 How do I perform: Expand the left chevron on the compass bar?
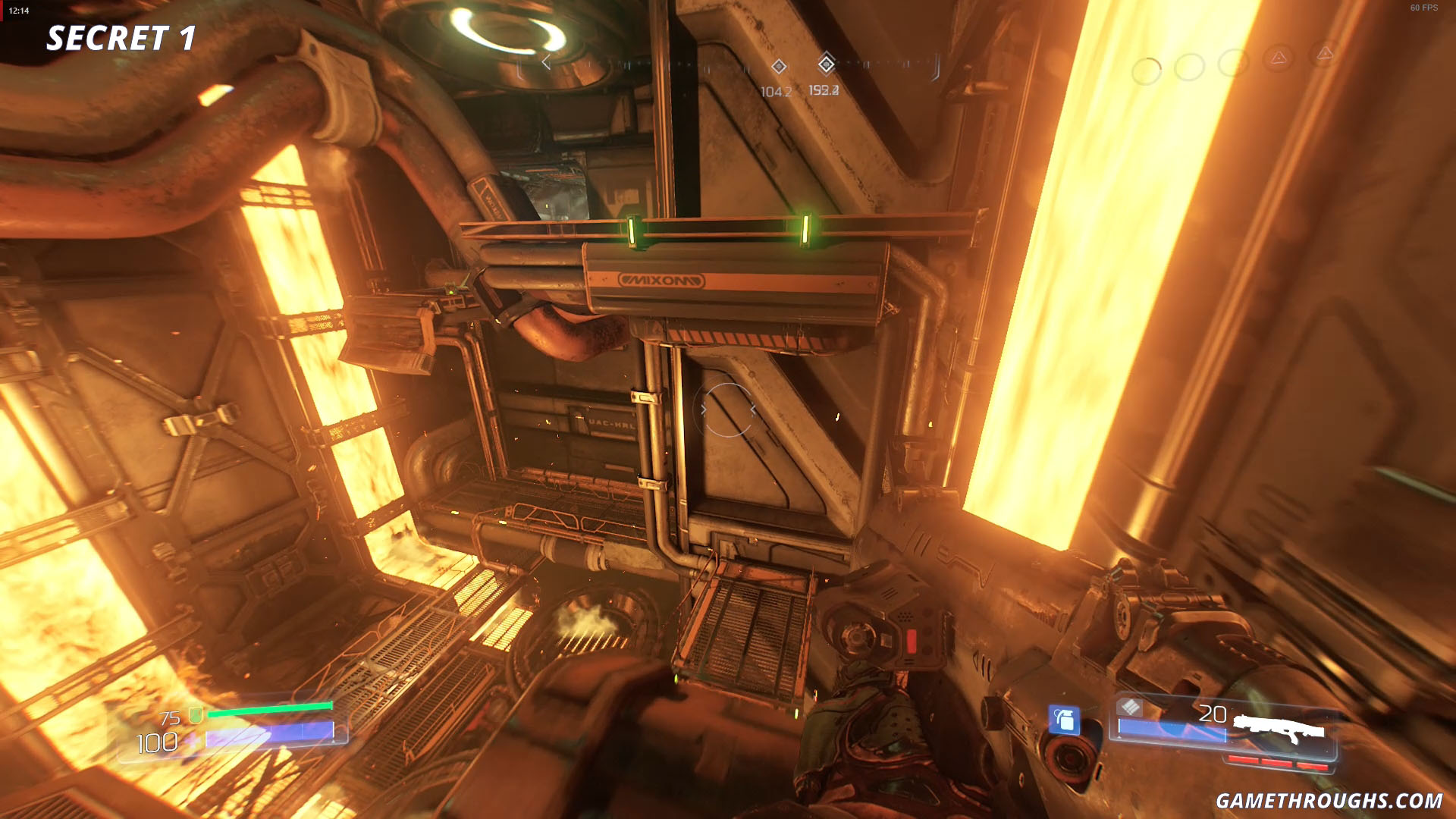(x=547, y=61)
